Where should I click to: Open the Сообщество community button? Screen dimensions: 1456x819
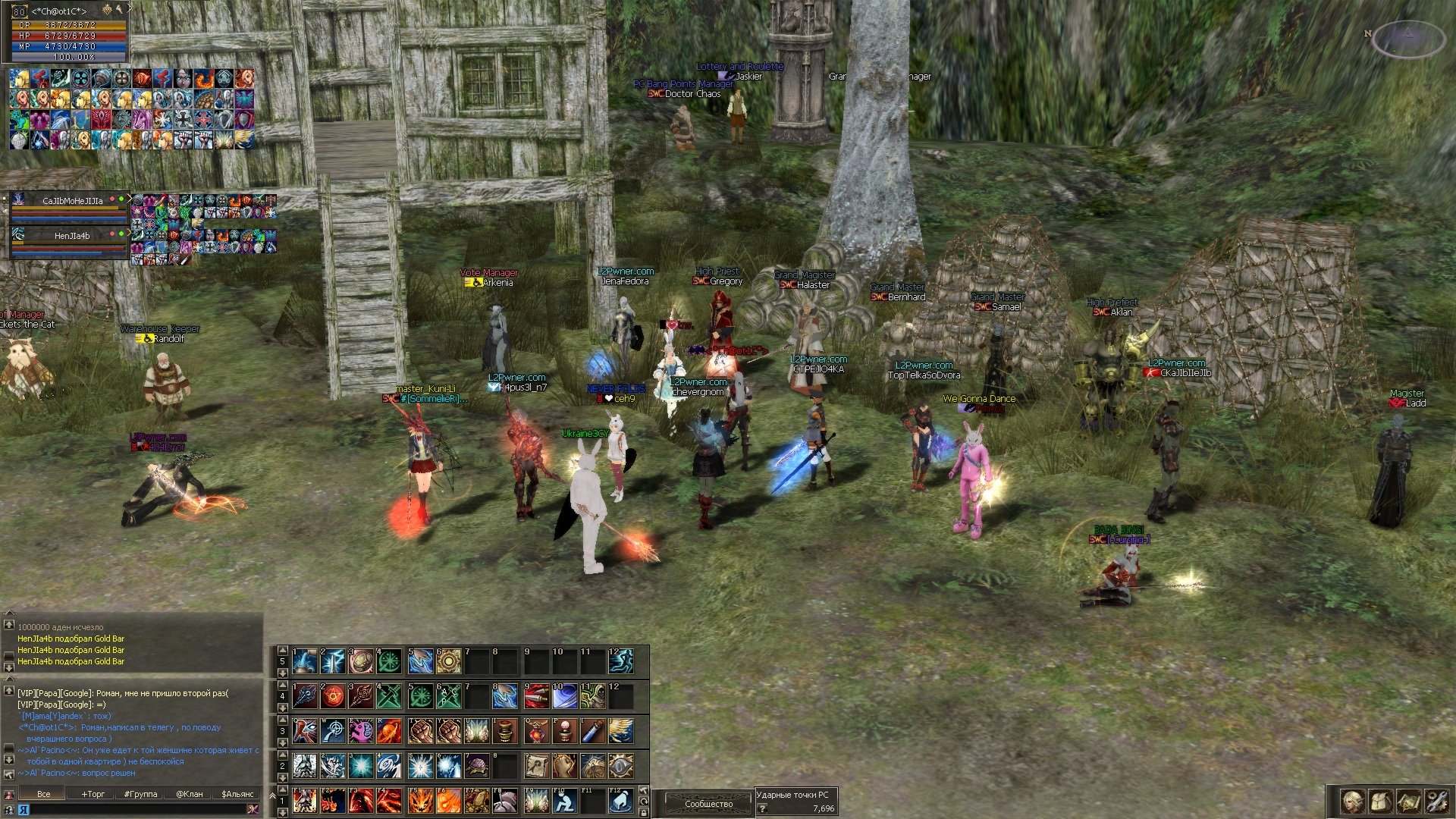click(708, 804)
